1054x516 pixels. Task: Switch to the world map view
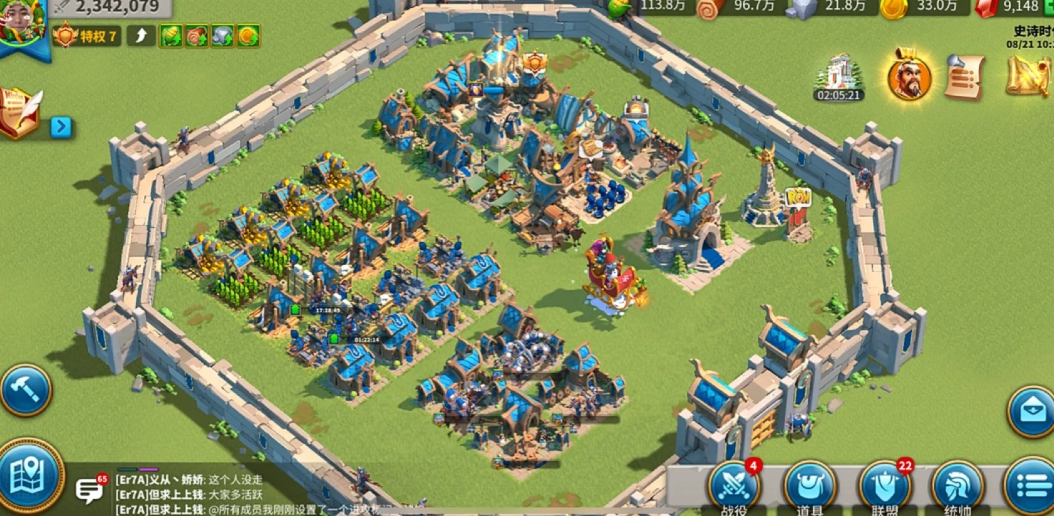pos(28,478)
